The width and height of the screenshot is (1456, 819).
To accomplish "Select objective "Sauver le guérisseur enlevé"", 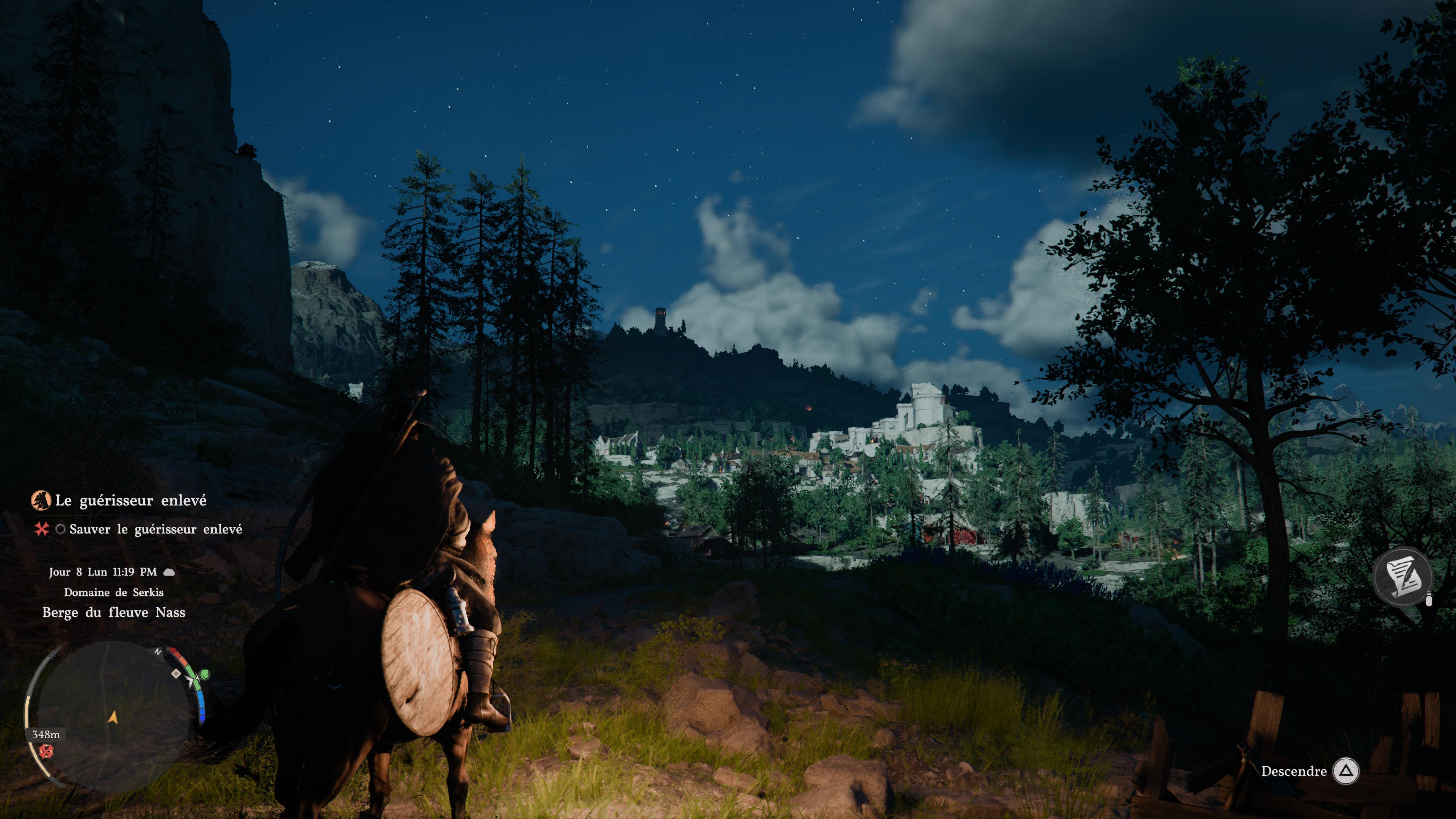I will coord(155,529).
